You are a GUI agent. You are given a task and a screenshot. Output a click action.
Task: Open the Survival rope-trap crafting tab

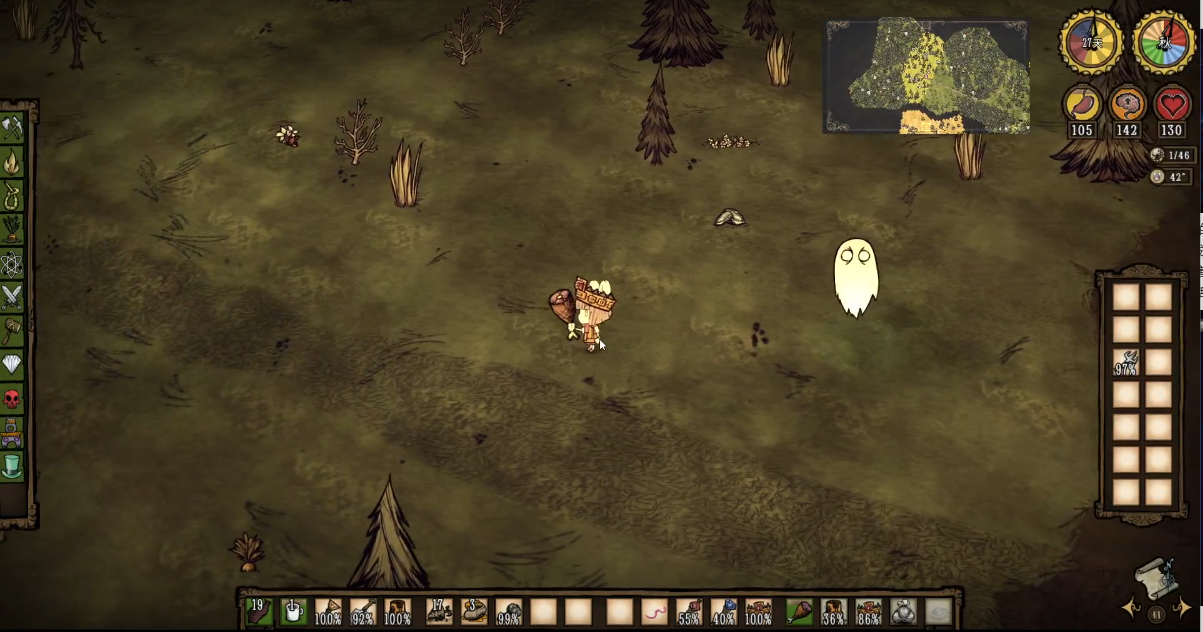click(x=12, y=195)
